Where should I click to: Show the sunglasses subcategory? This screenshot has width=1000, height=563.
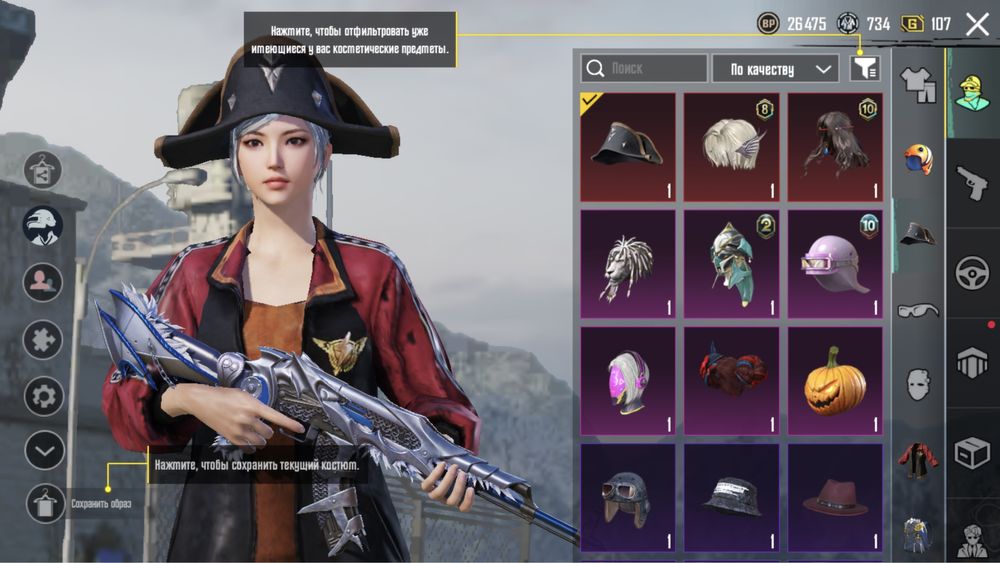918,310
